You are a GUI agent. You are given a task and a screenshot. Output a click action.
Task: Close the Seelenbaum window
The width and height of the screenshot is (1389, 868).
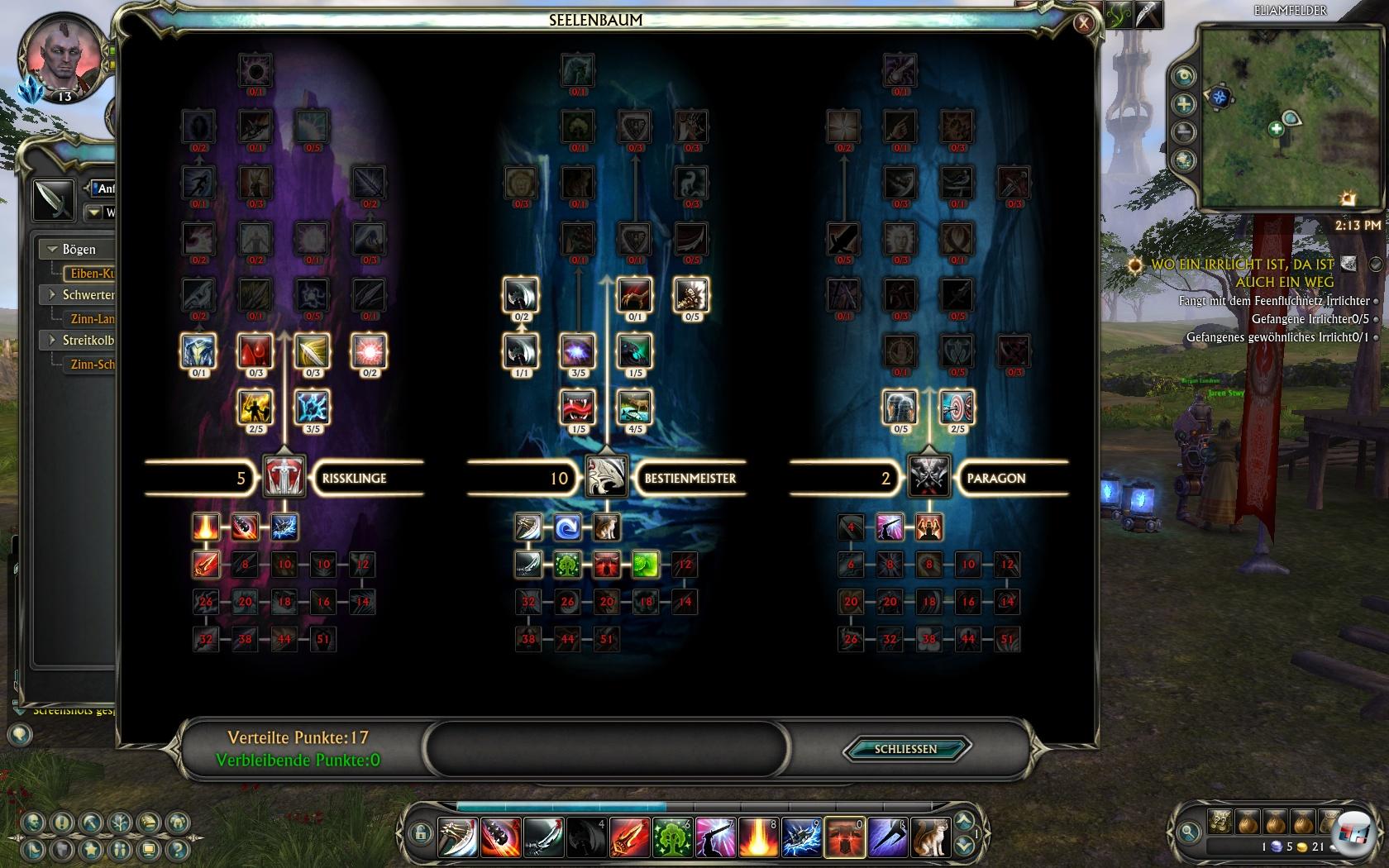[1083, 24]
